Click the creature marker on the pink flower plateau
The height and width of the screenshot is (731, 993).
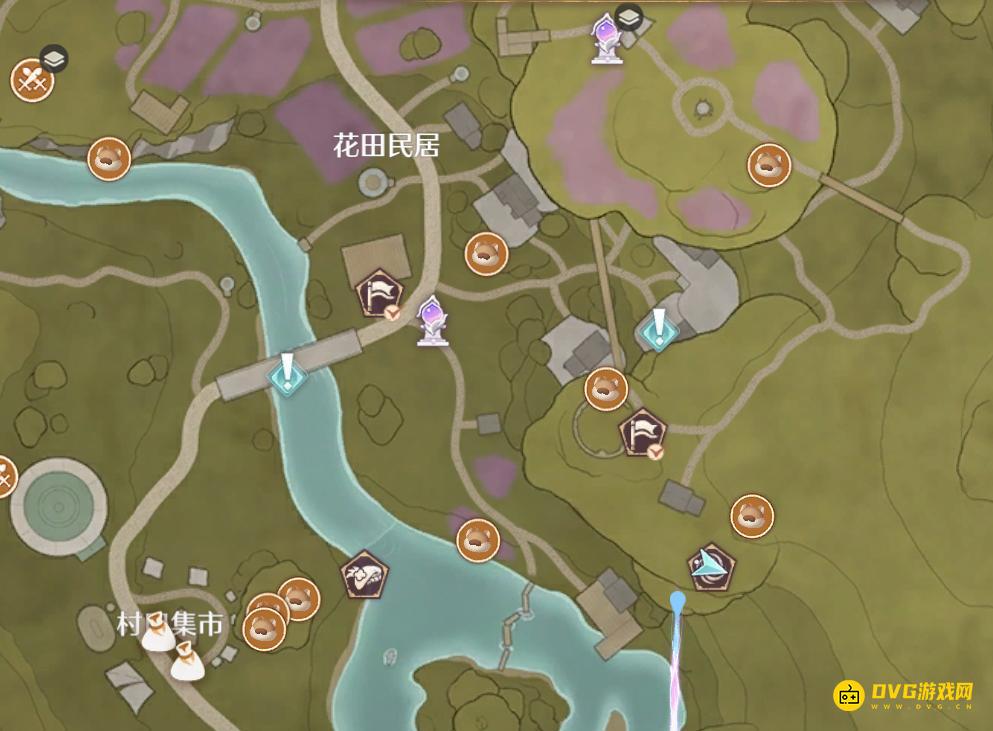point(769,166)
